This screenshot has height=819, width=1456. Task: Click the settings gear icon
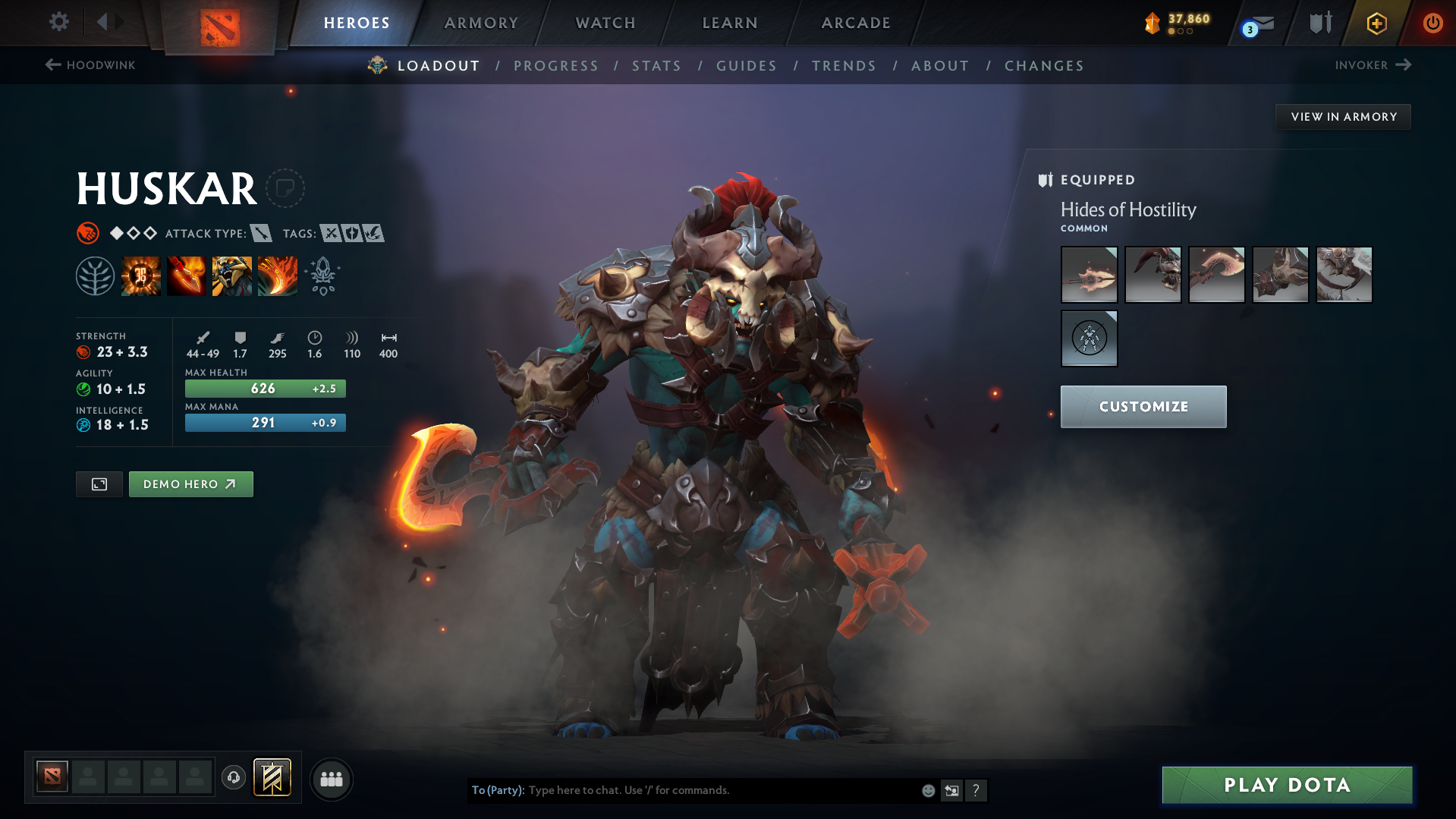58,22
